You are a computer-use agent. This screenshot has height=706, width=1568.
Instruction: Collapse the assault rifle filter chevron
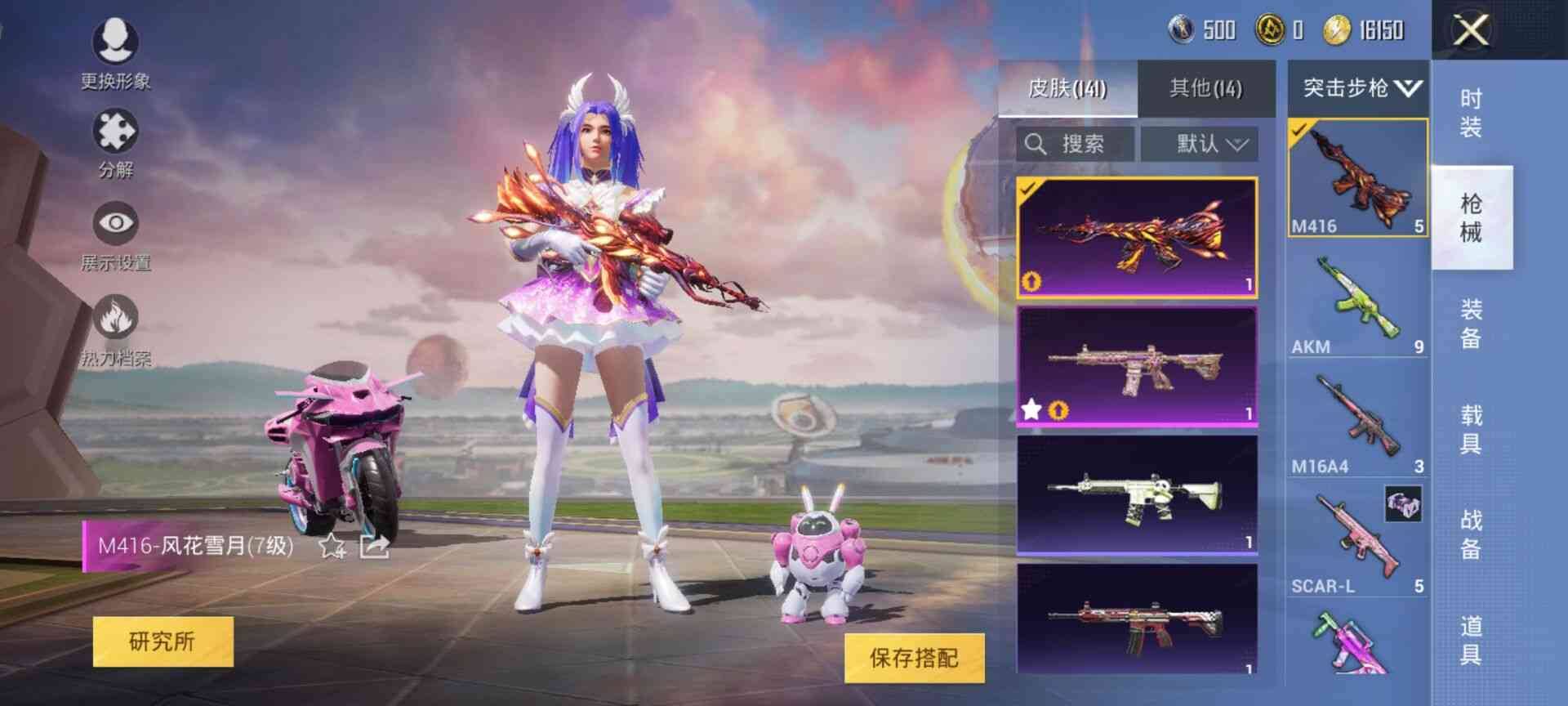tap(1409, 90)
